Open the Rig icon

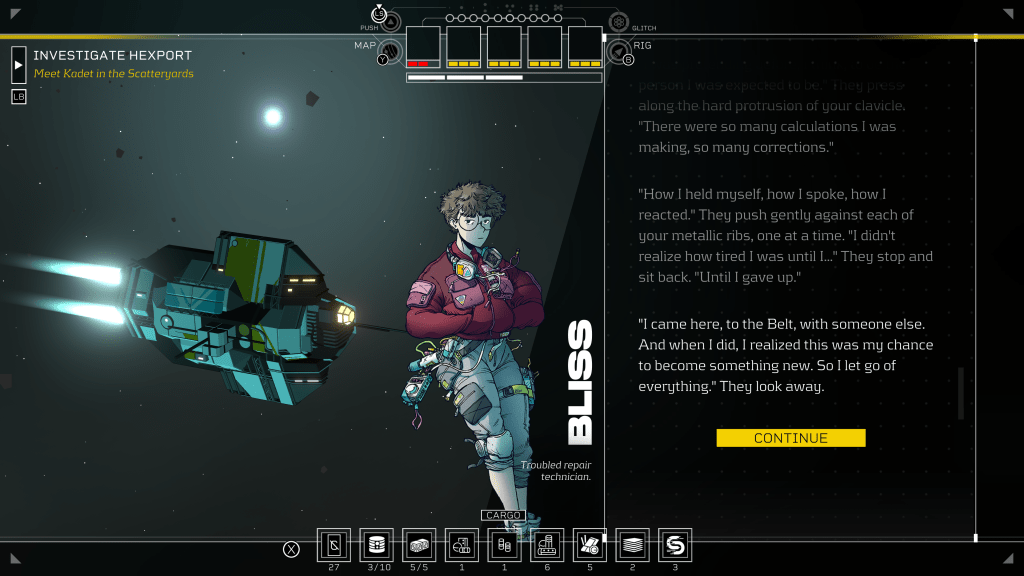[619, 50]
